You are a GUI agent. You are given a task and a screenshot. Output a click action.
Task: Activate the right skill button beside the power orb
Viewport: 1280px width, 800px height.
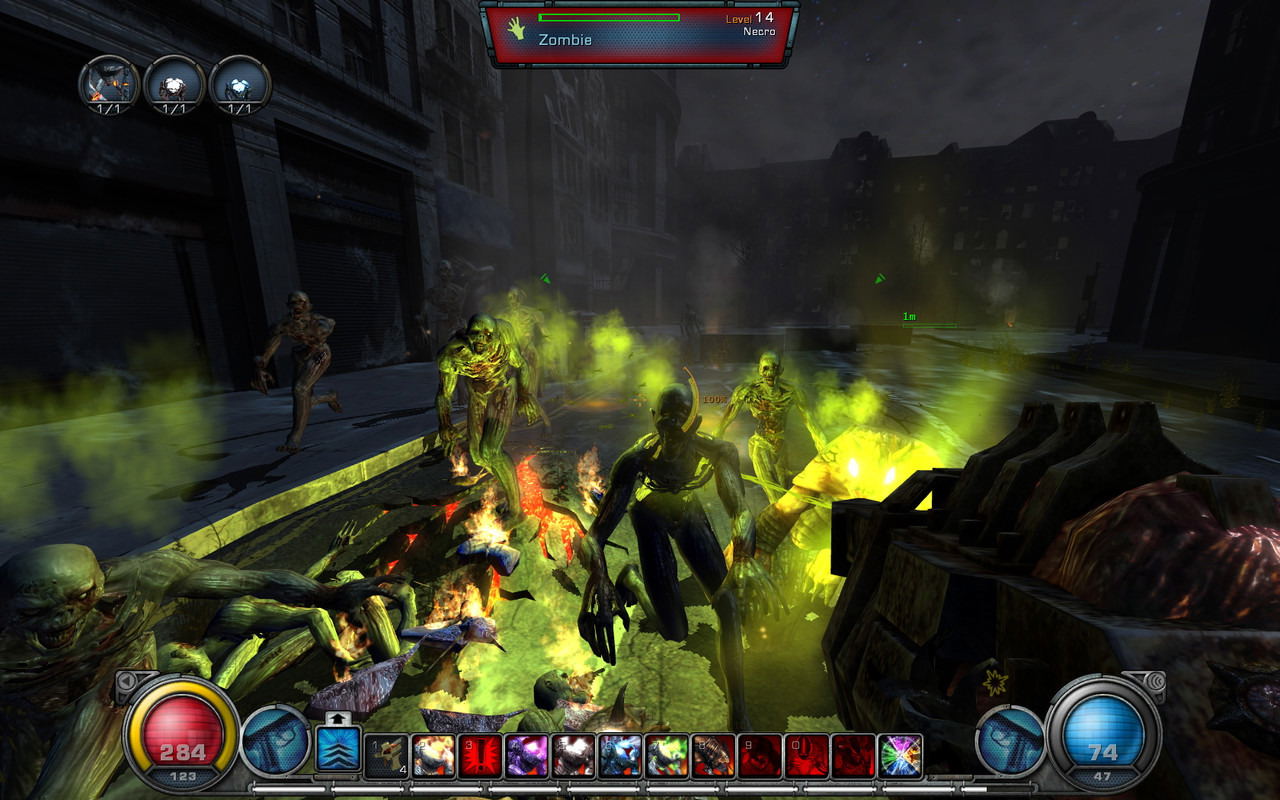pos(1009,741)
